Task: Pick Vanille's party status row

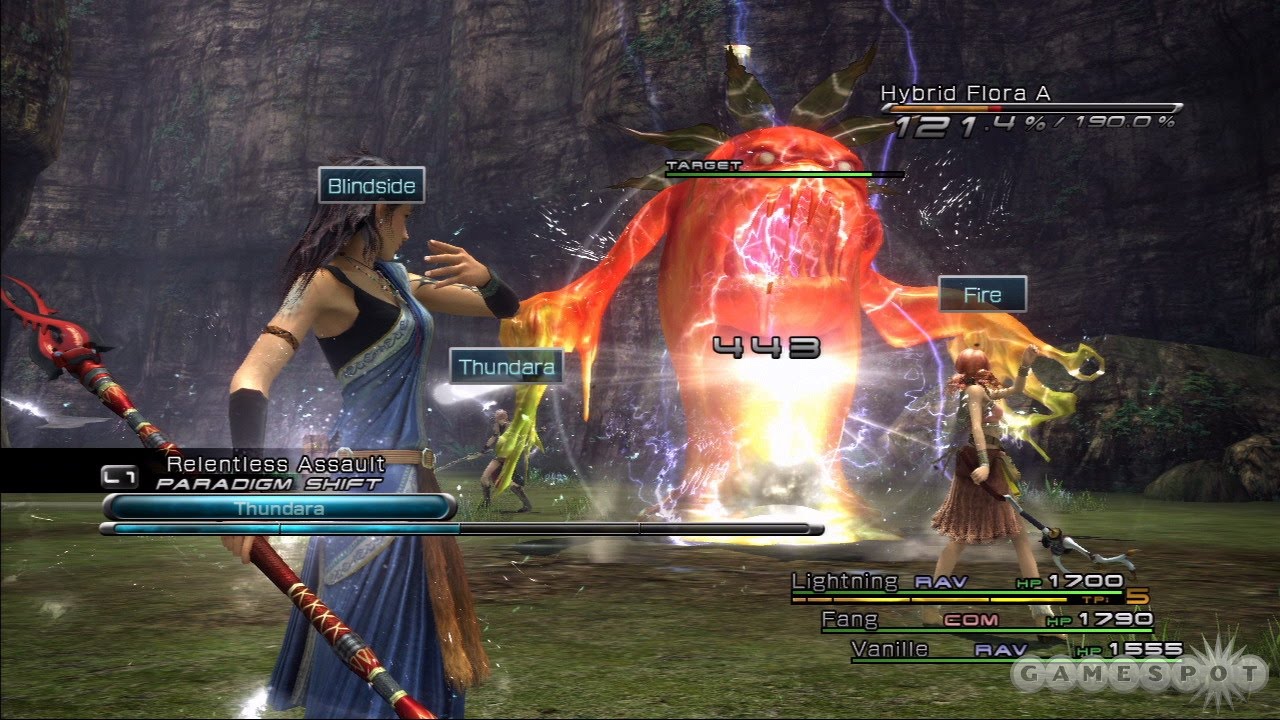Action: pyautogui.click(x=1015, y=651)
